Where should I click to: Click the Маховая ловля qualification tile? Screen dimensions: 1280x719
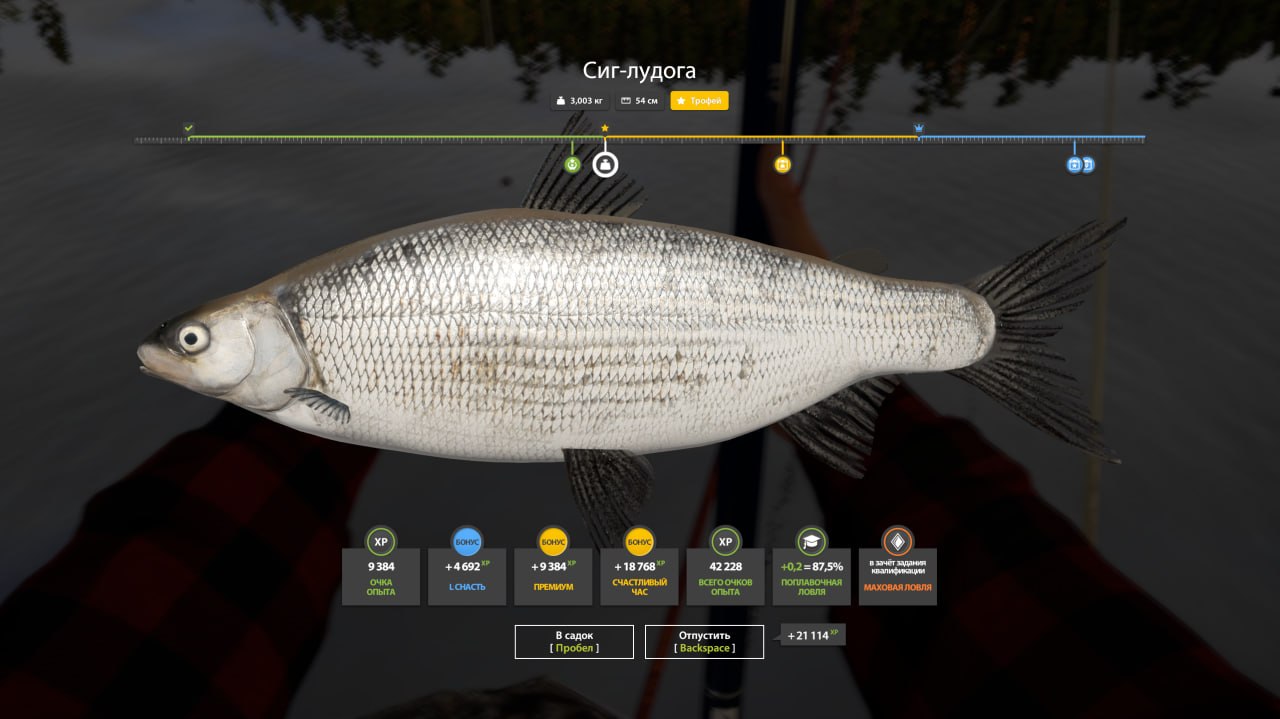[x=897, y=575]
